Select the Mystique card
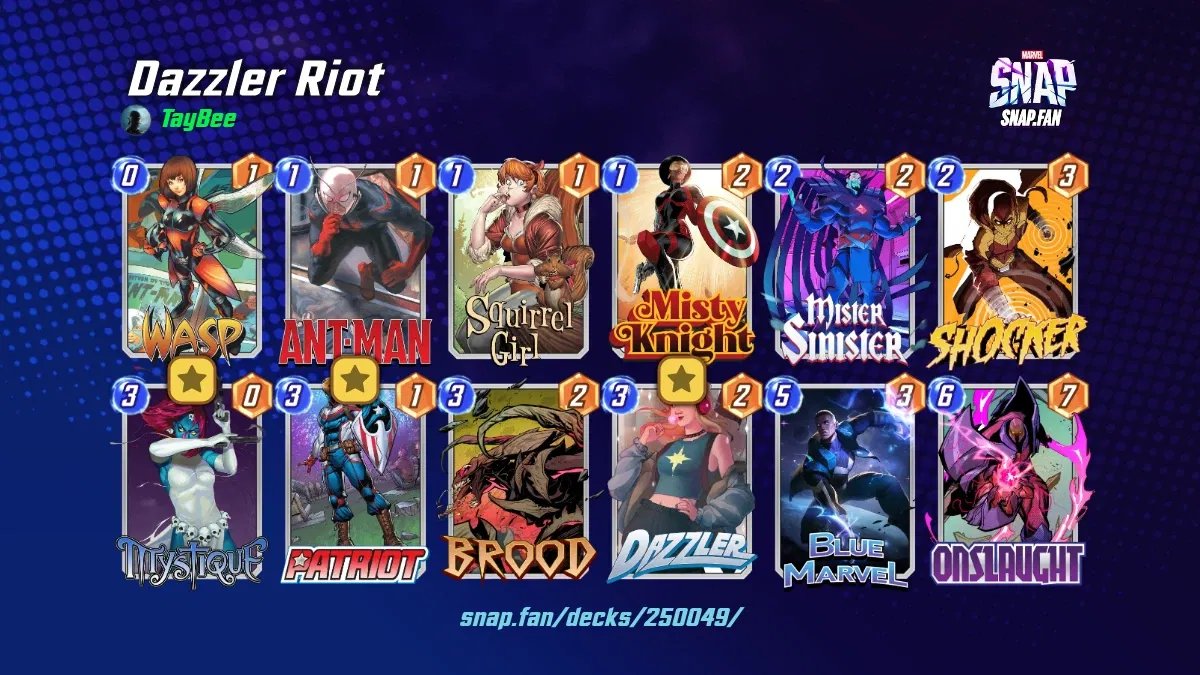Screen dimensions: 1200x675 click(x=192, y=482)
